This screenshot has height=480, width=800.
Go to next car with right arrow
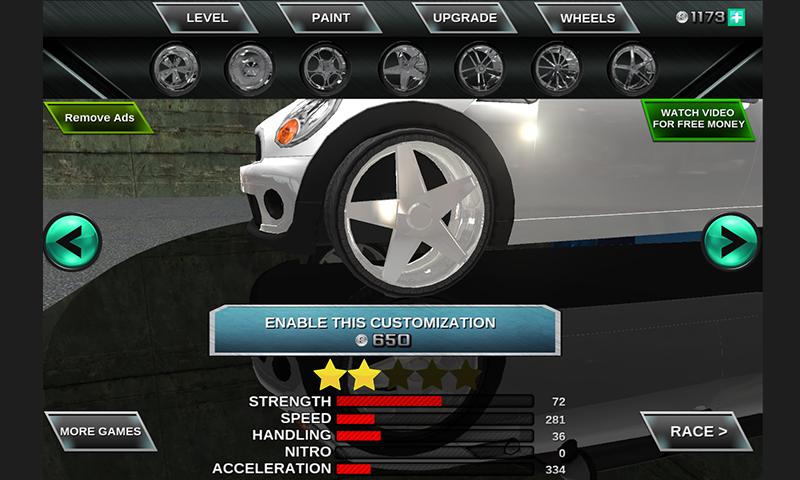731,242
